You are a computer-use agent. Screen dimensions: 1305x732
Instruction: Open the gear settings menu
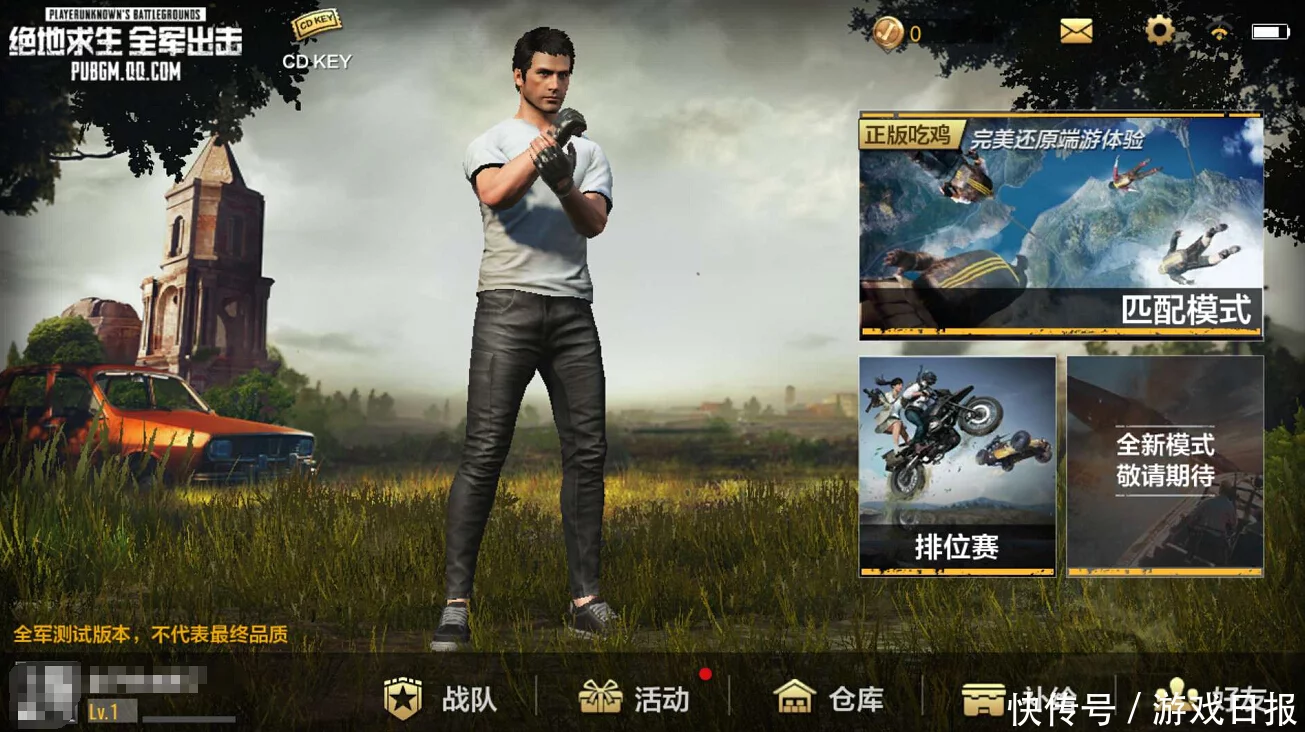(x=1159, y=31)
